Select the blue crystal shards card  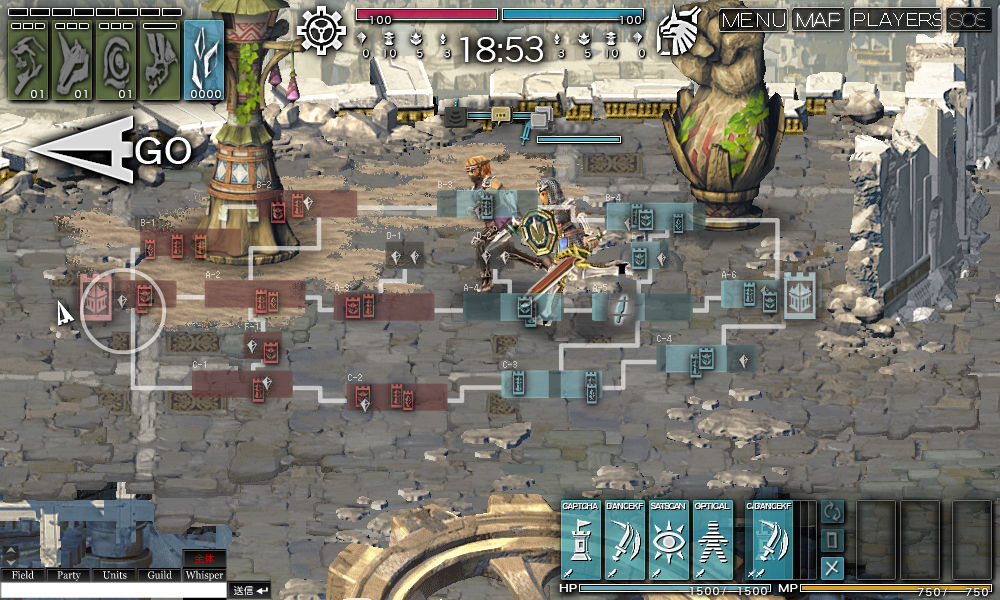(x=204, y=60)
